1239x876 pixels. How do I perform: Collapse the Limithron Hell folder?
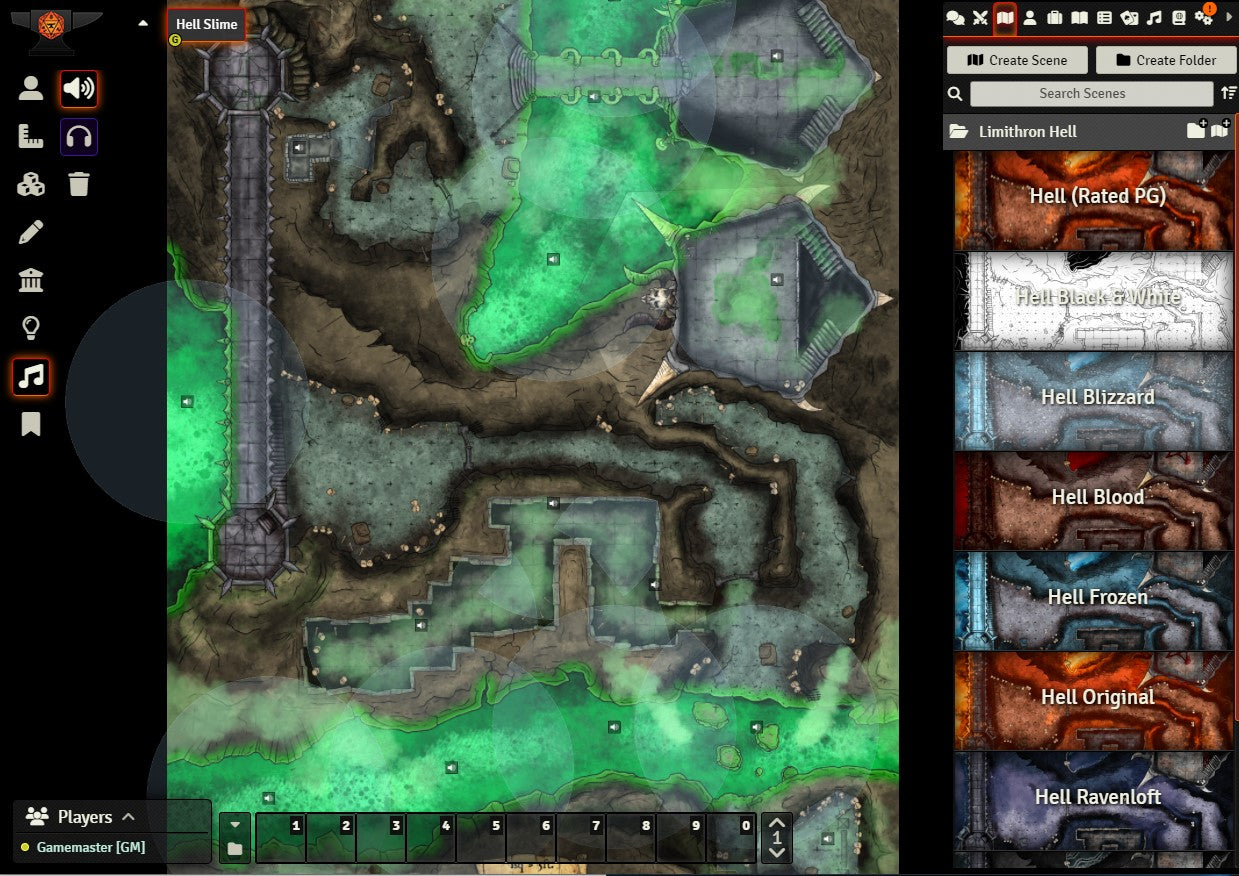(x=1027, y=131)
